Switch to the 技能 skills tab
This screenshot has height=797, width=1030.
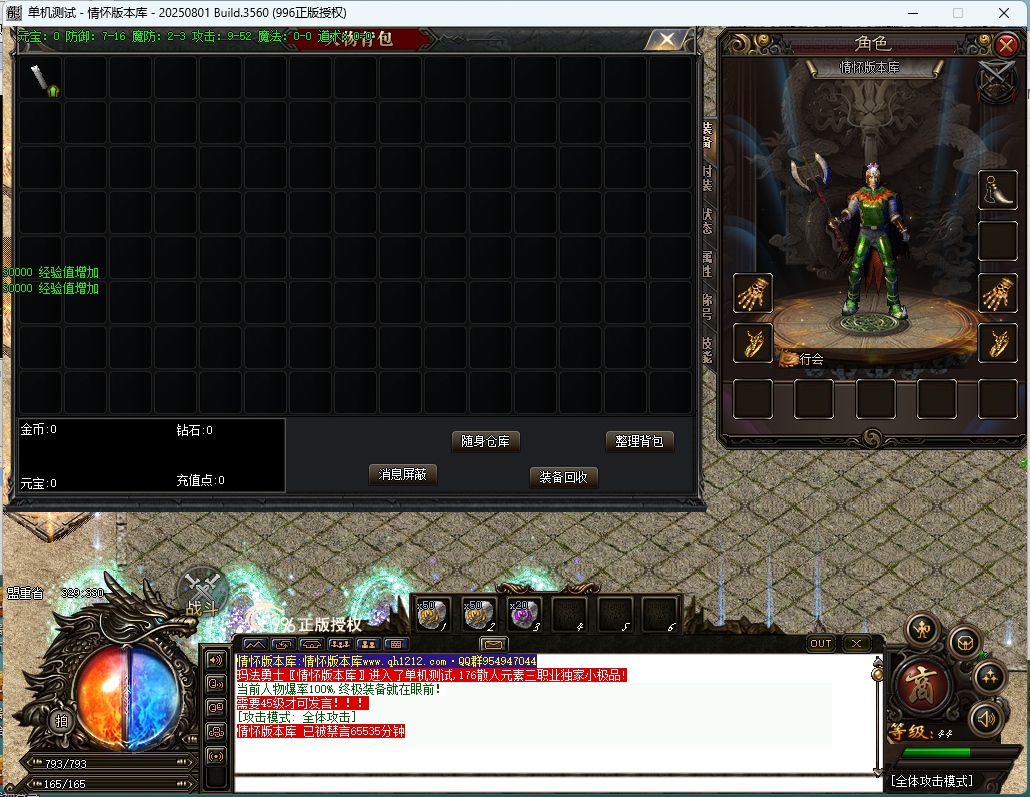coord(707,349)
